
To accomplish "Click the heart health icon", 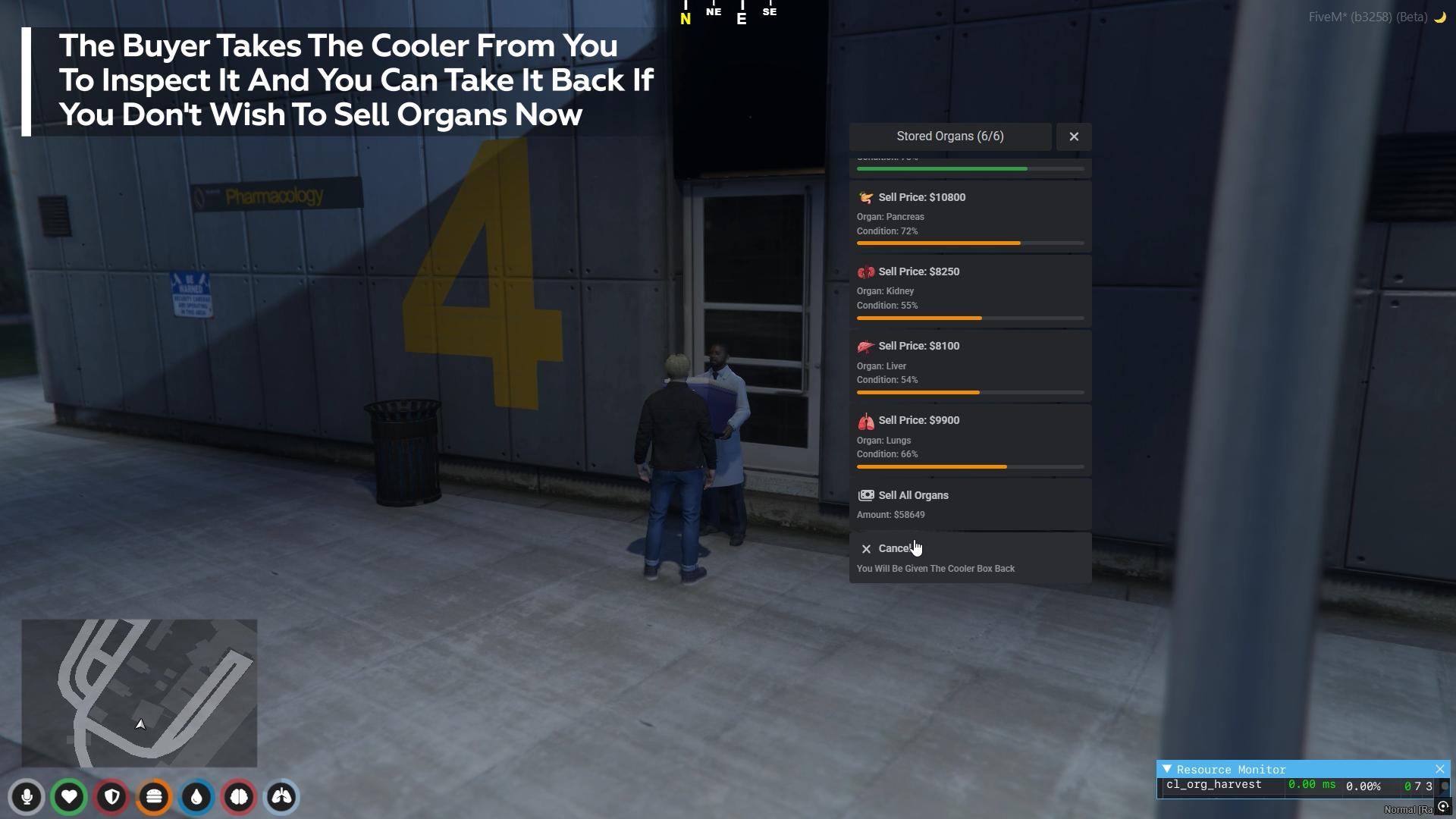I will click(69, 797).
